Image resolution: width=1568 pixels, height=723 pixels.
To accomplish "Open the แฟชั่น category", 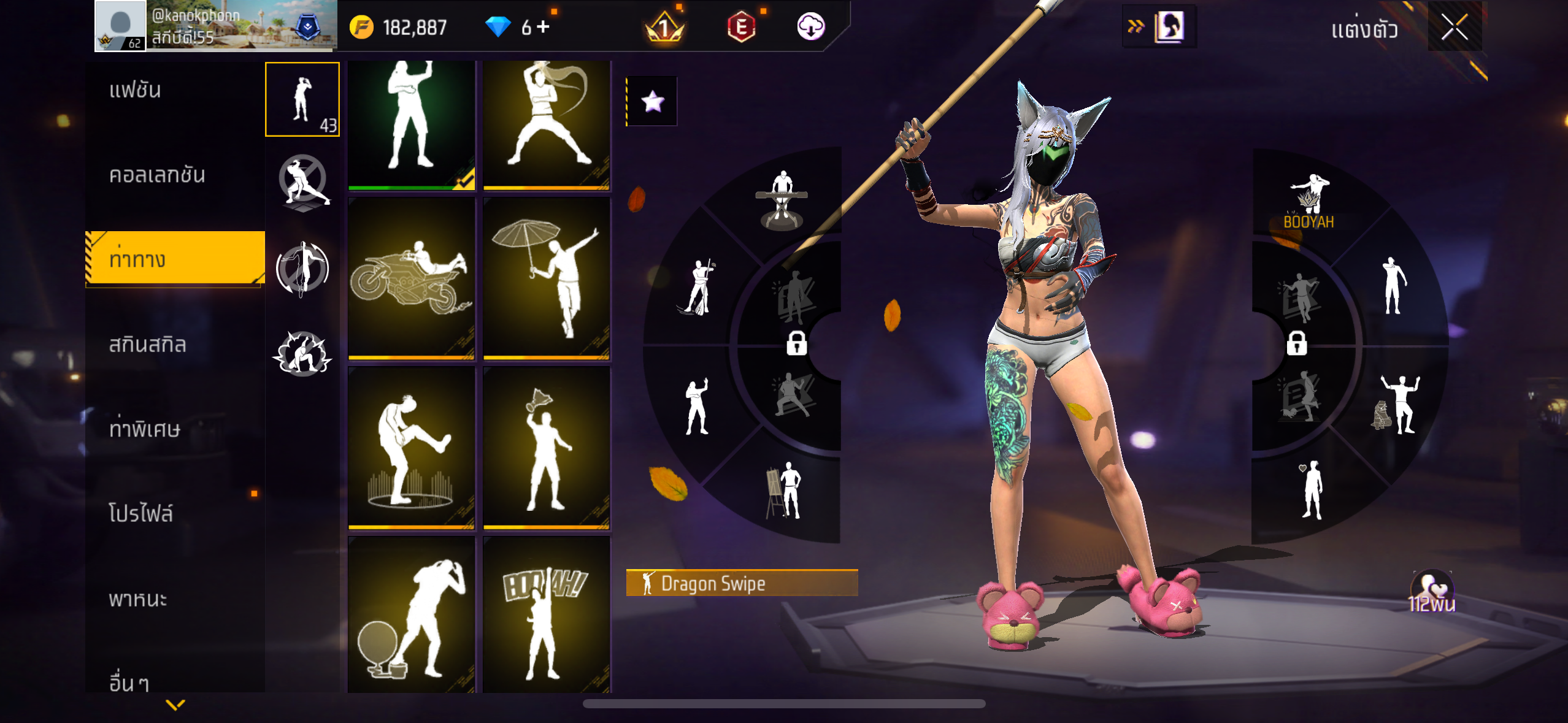I will [135, 90].
